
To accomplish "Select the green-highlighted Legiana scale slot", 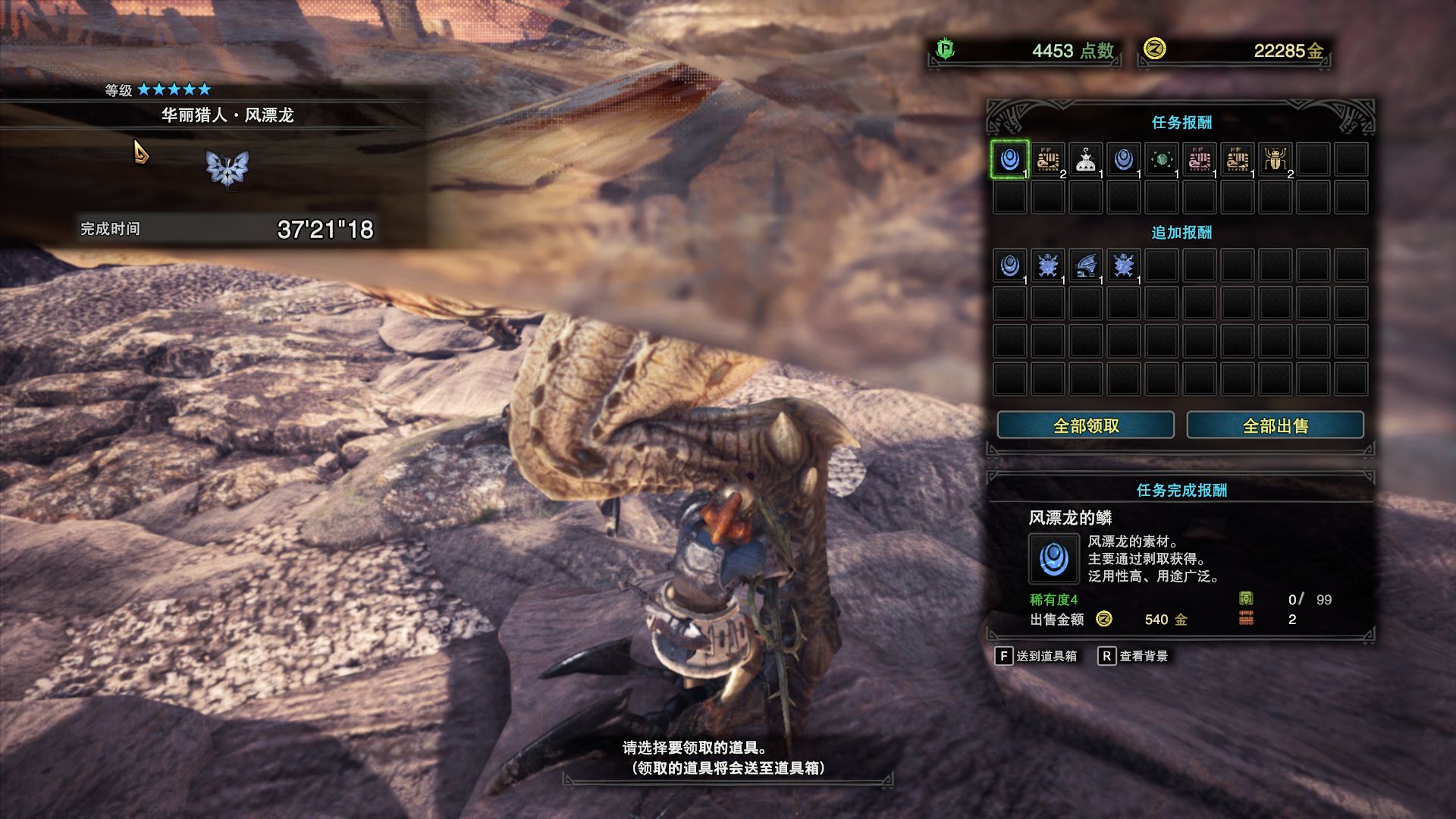I will 1009,159.
